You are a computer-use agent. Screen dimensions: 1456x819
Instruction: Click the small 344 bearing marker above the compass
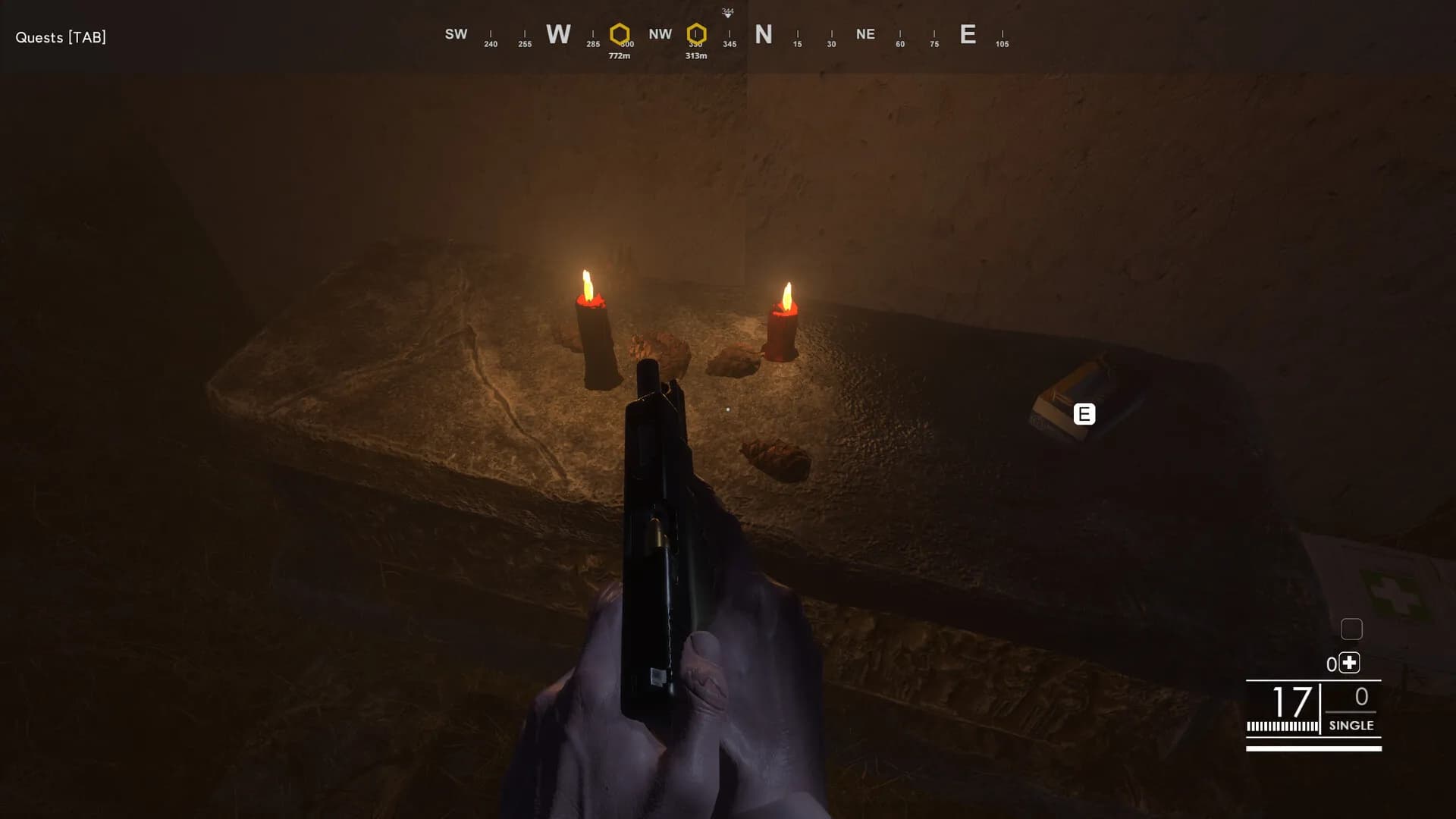(727, 12)
